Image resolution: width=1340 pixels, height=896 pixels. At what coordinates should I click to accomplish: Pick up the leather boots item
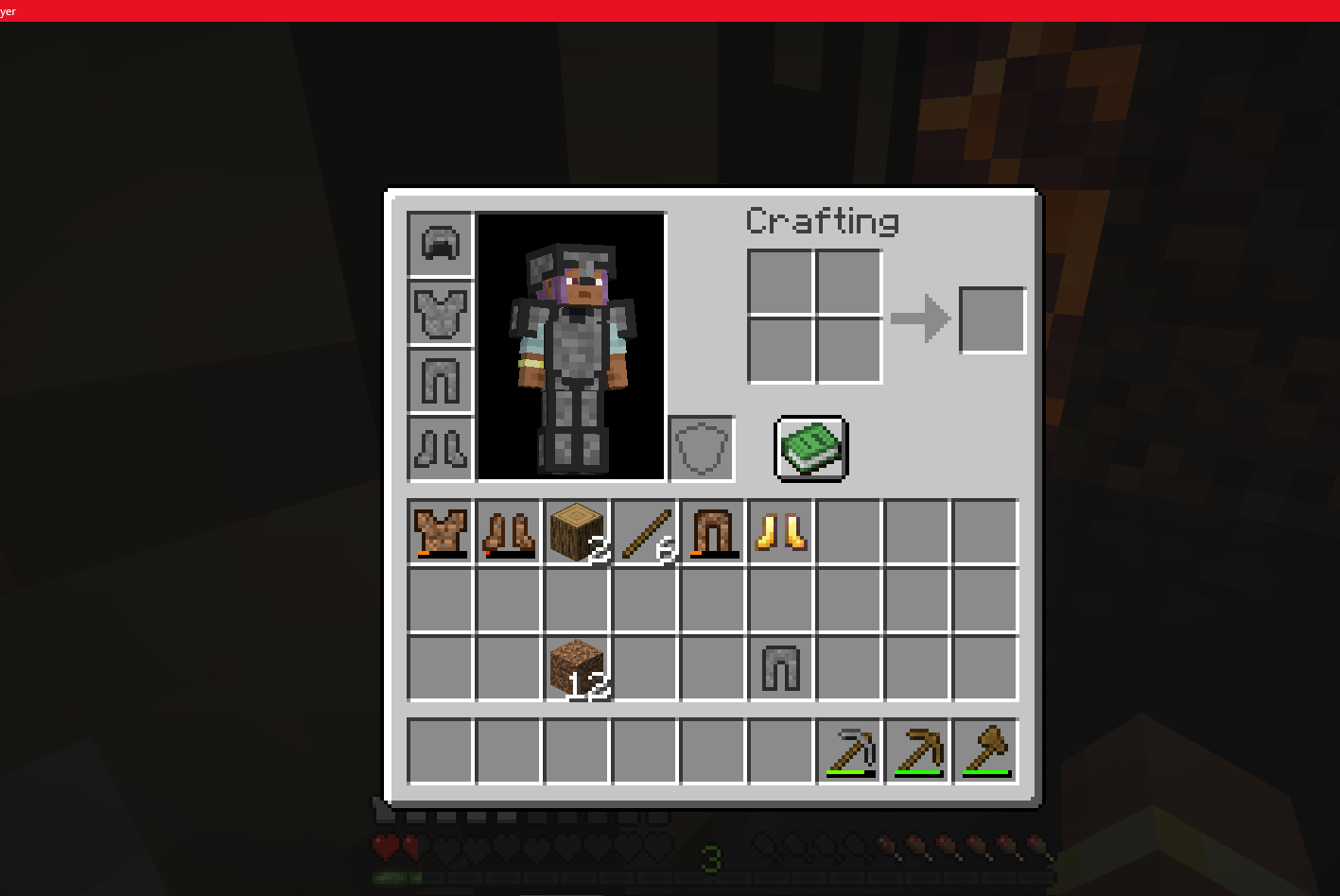tap(508, 531)
